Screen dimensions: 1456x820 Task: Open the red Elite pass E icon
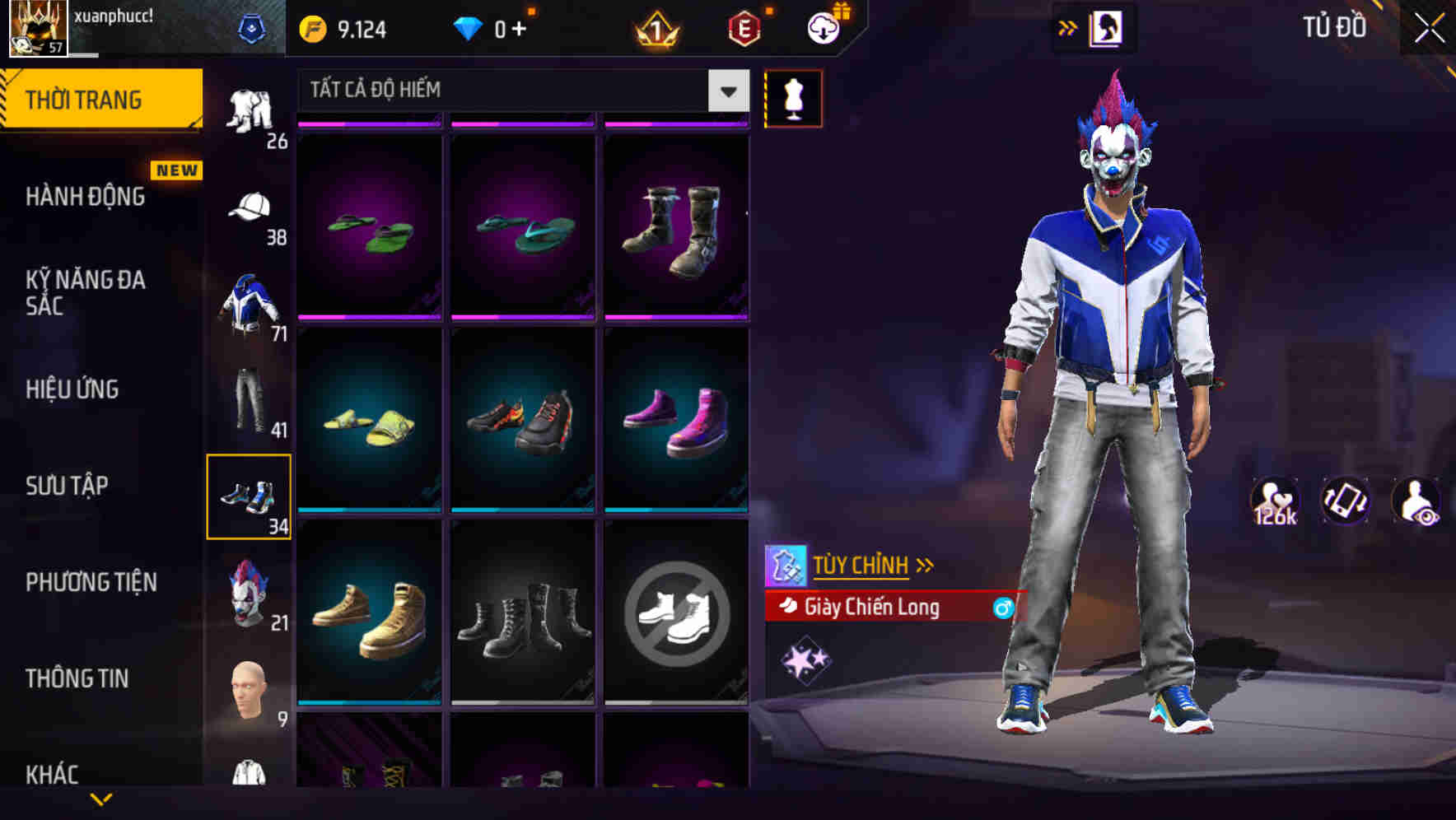coord(744,27)
